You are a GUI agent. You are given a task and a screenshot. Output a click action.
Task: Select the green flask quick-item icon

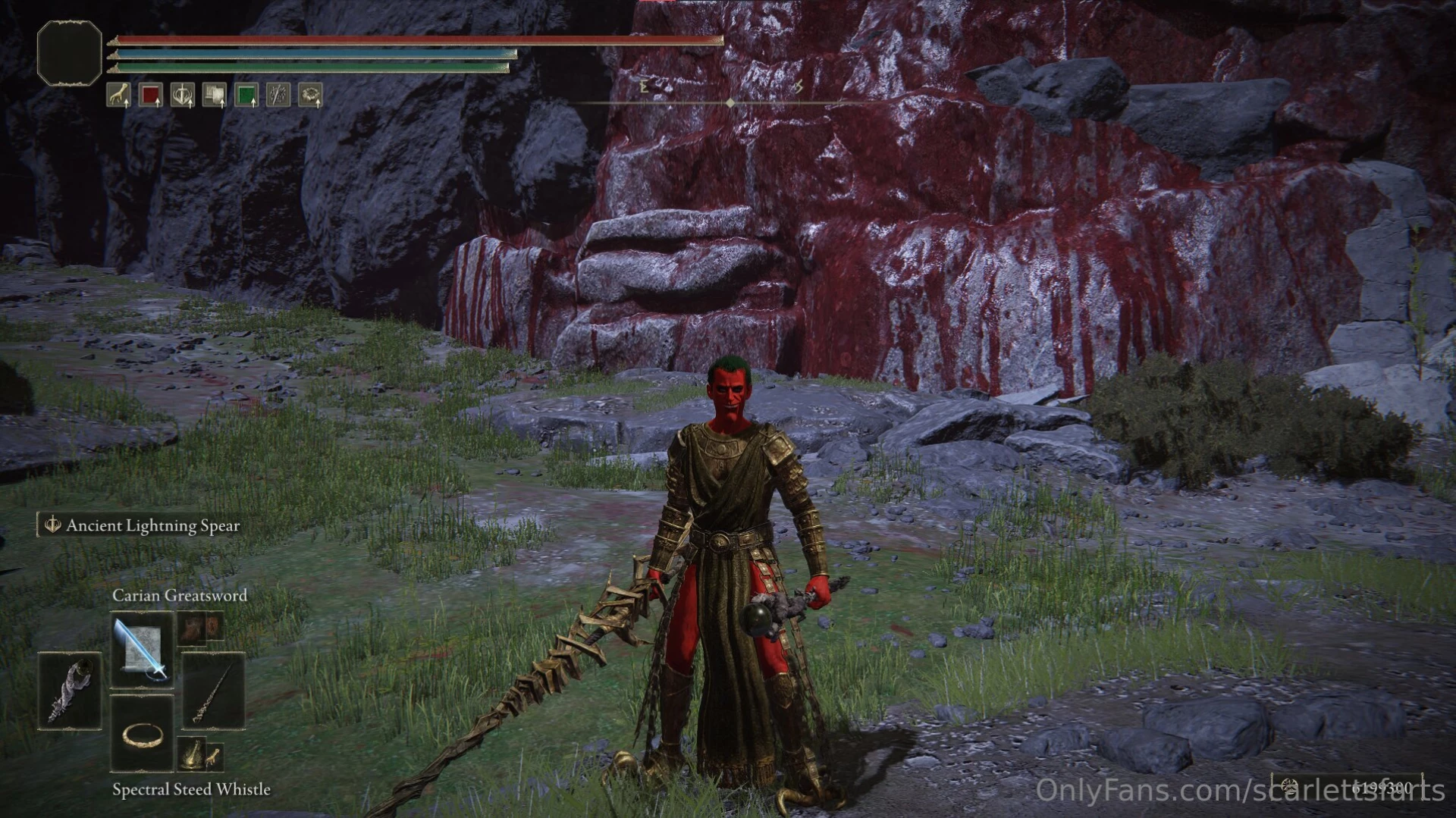tap(245, 94)
